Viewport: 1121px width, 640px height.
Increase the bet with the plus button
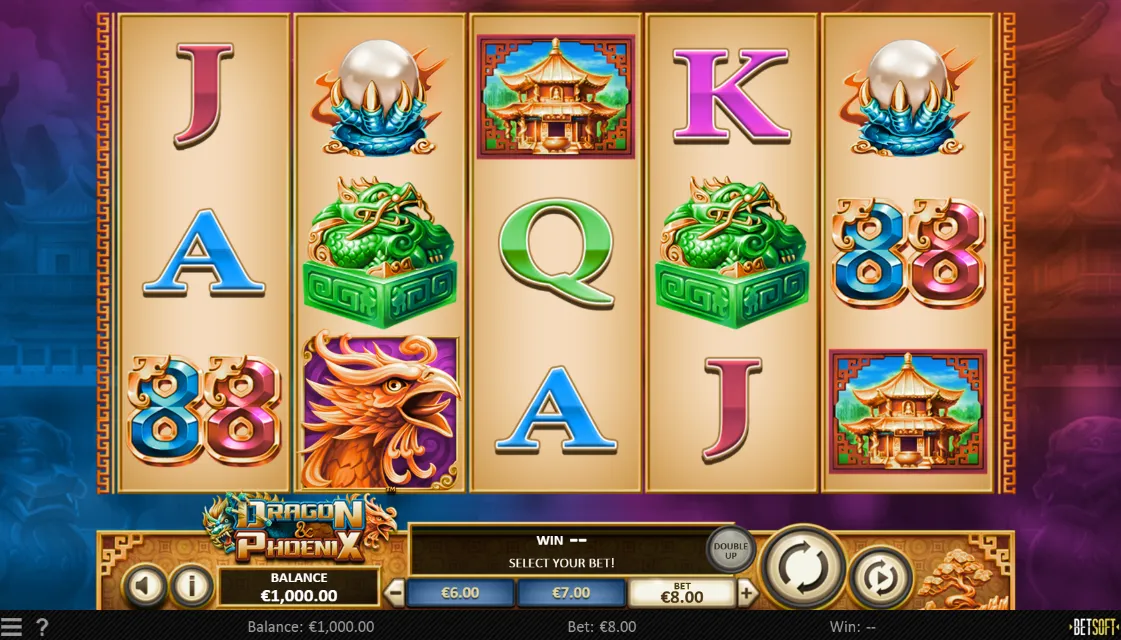(747, 592)
